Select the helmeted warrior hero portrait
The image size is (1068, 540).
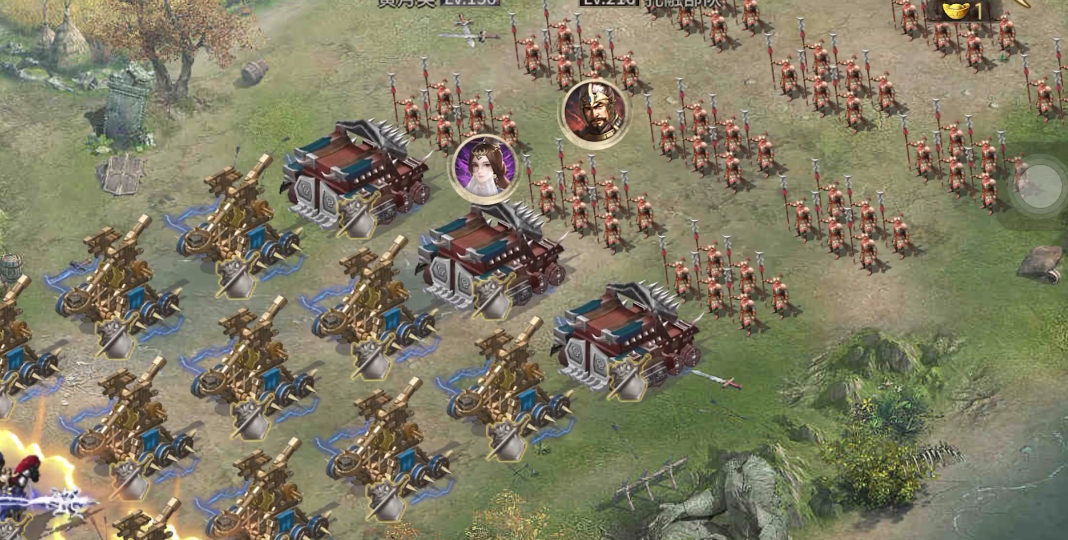(594, 113)
